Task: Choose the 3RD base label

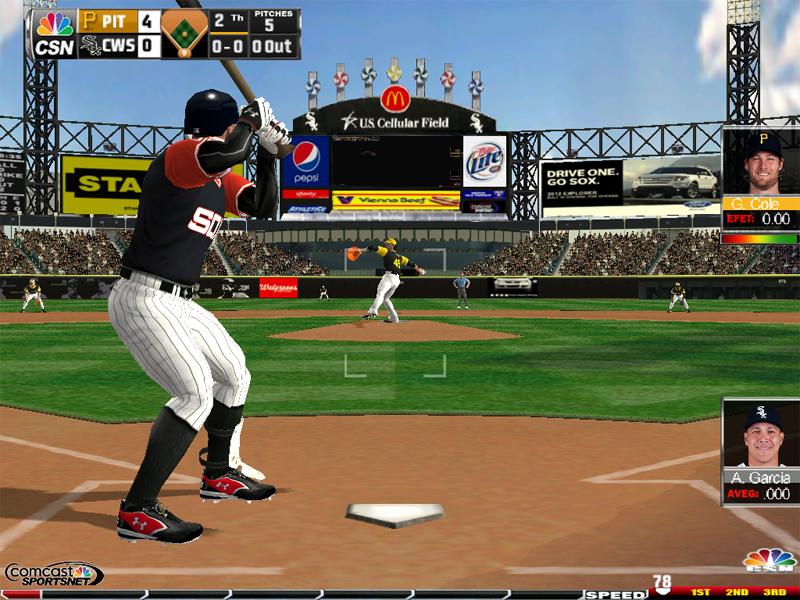Action: pyautogui.click(x=775, y=593)
